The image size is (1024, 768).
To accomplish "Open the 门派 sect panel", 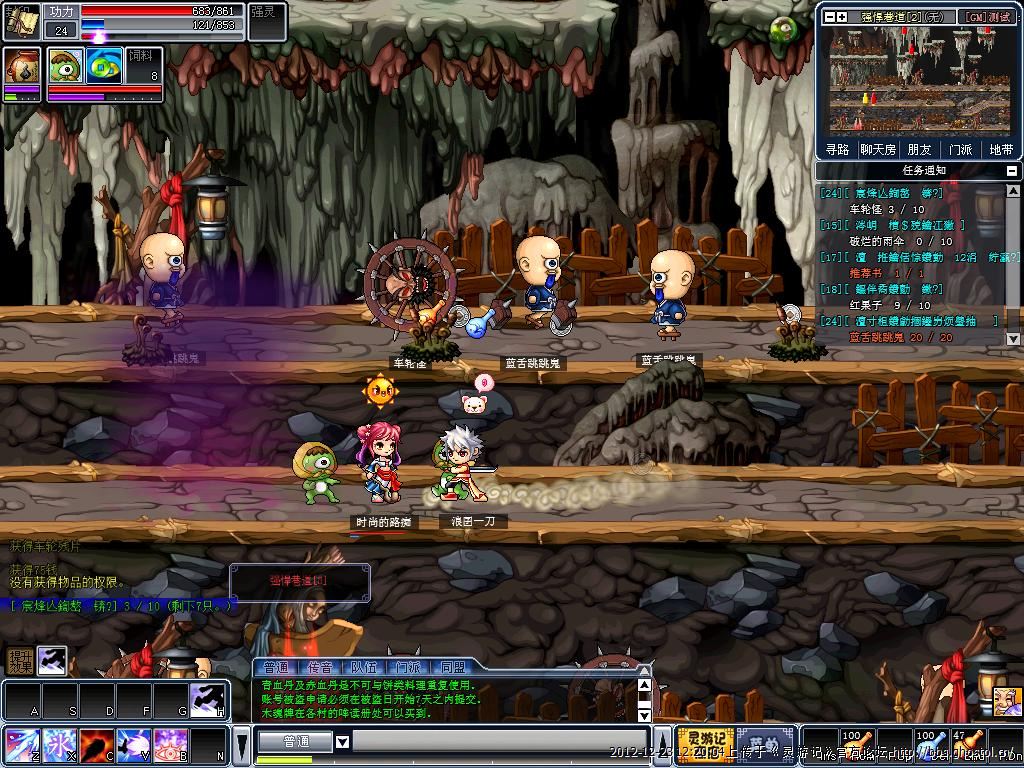I will 959,150.
